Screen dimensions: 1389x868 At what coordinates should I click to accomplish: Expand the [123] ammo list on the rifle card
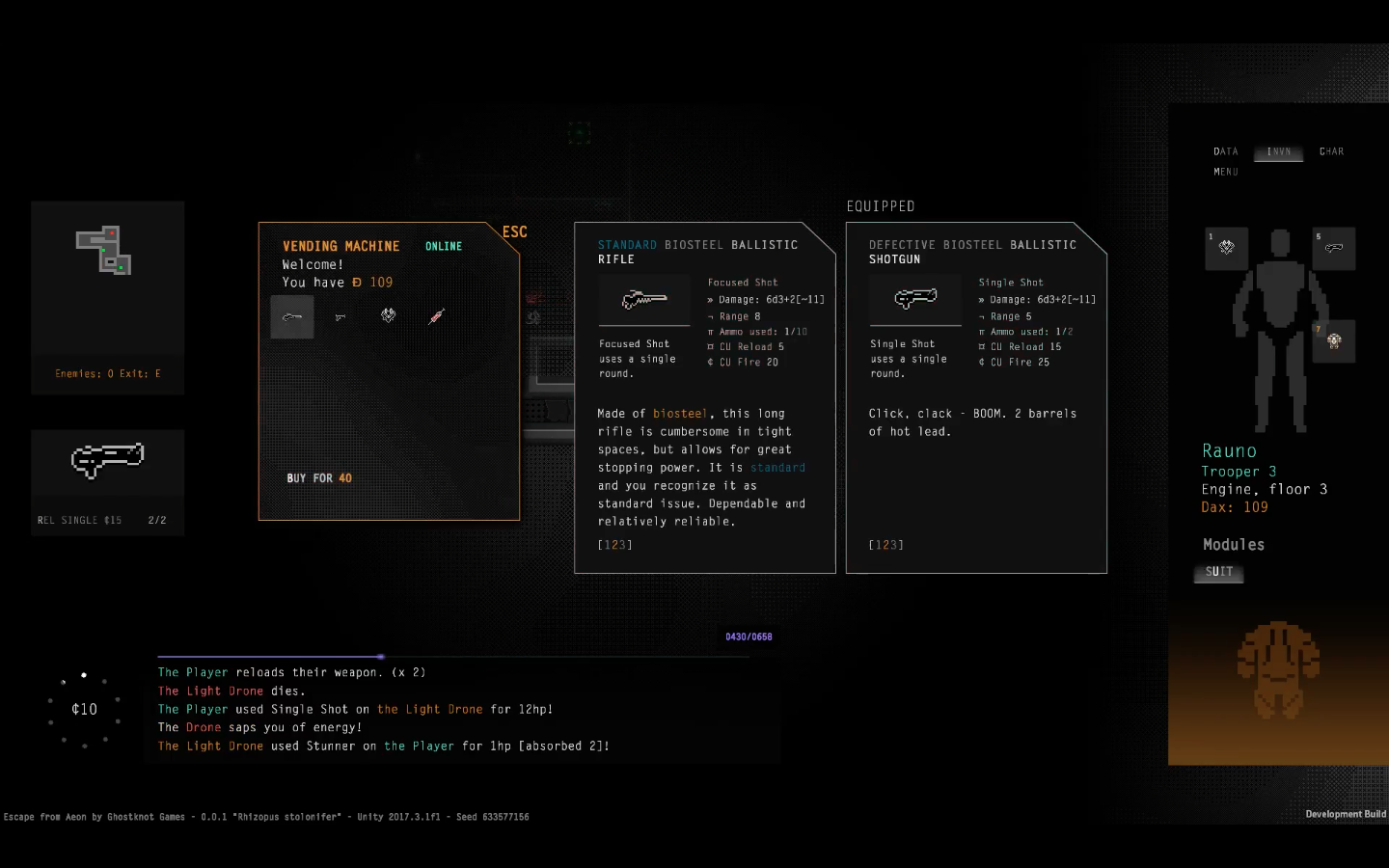pyautogui.click(x=613, y=544)
